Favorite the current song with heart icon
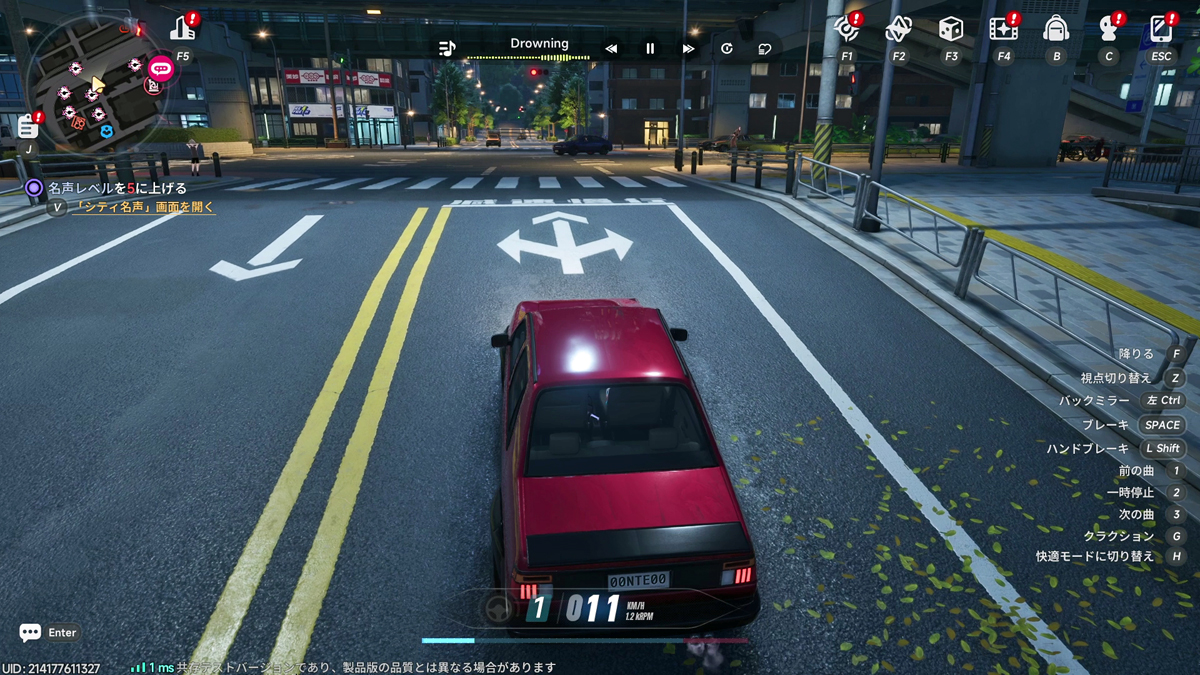The width and height of the screenshot is (1200, 675). pos(765,48)
